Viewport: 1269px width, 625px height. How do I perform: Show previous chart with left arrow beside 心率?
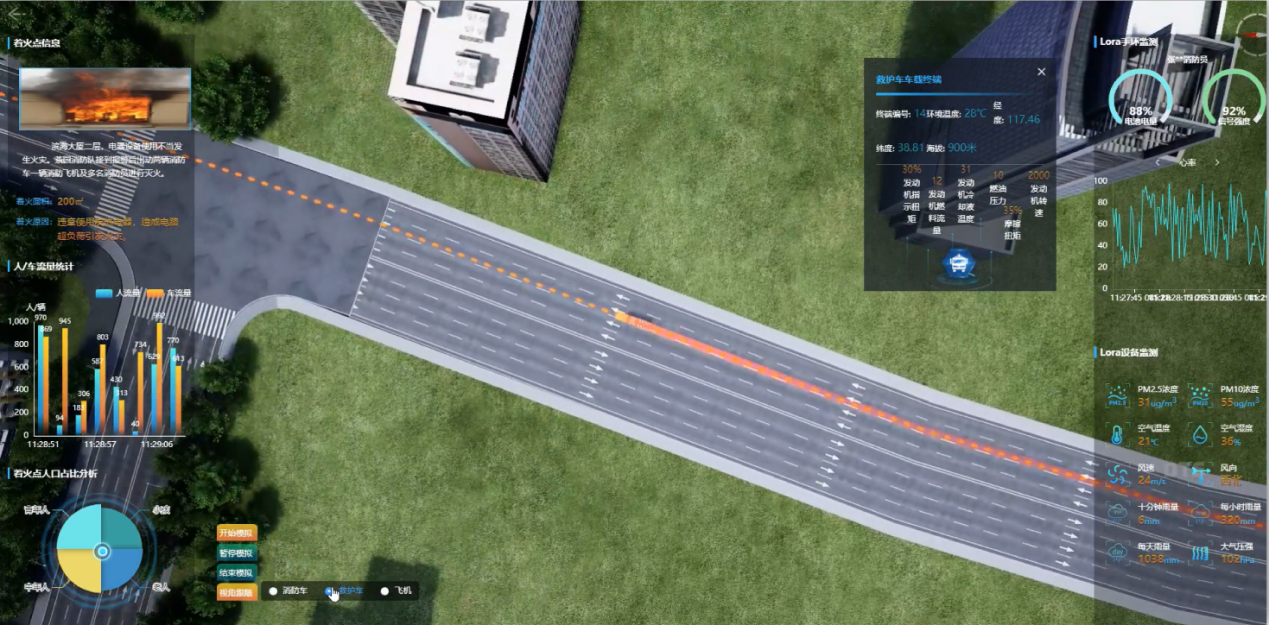(1157, 162)
